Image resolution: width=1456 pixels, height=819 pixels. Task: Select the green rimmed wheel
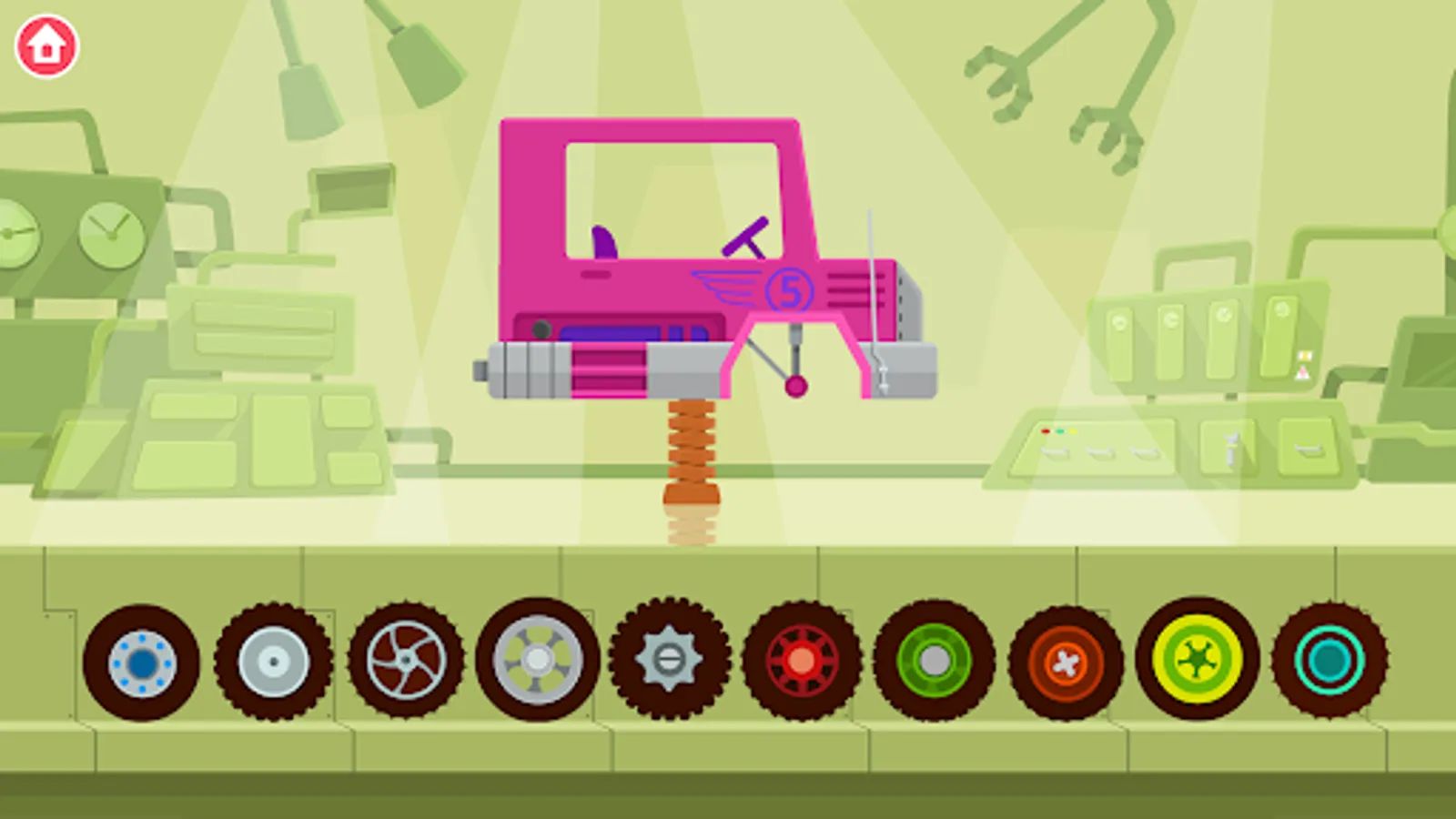[x=933, y=662]
